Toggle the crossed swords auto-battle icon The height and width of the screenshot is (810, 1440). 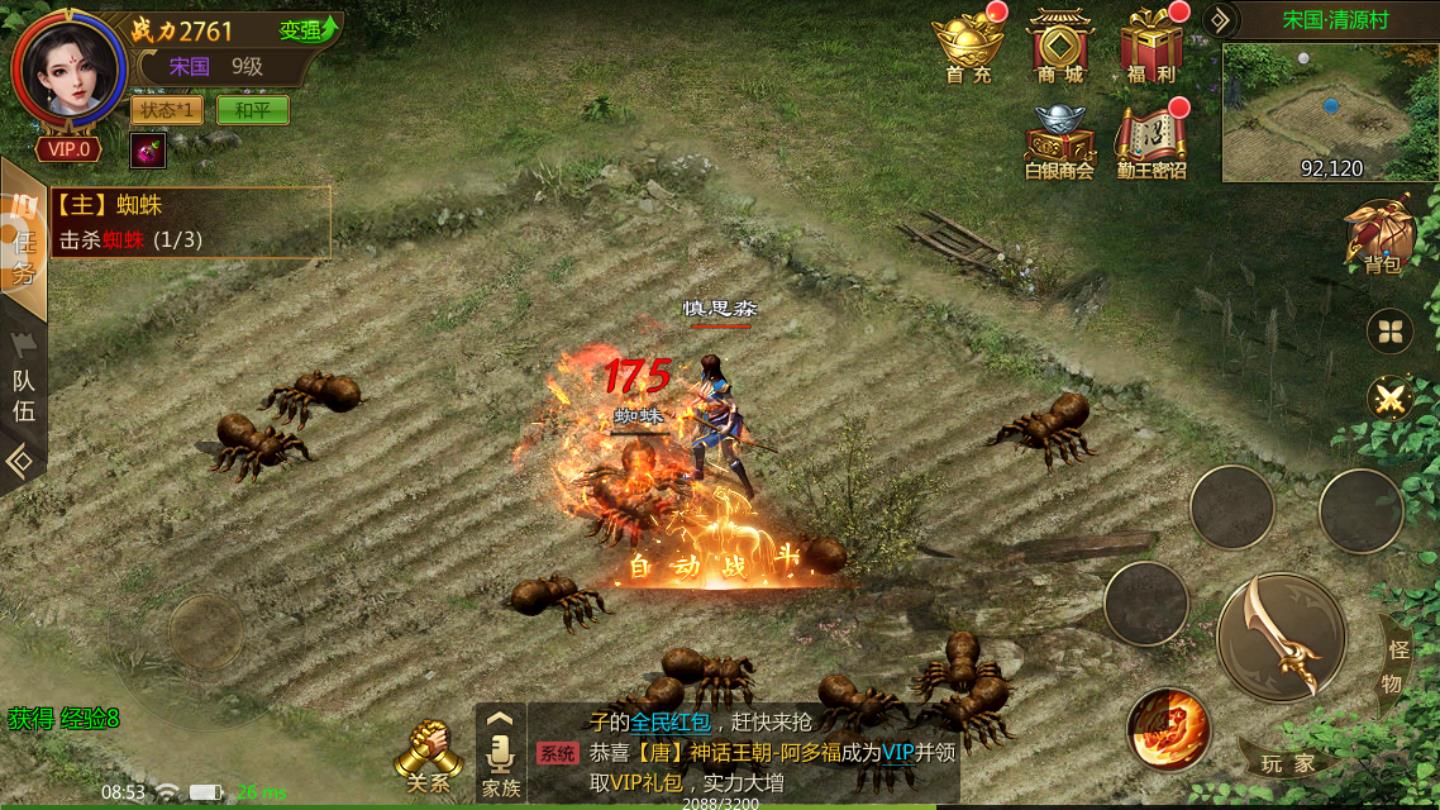click(x=1390, y=398)
